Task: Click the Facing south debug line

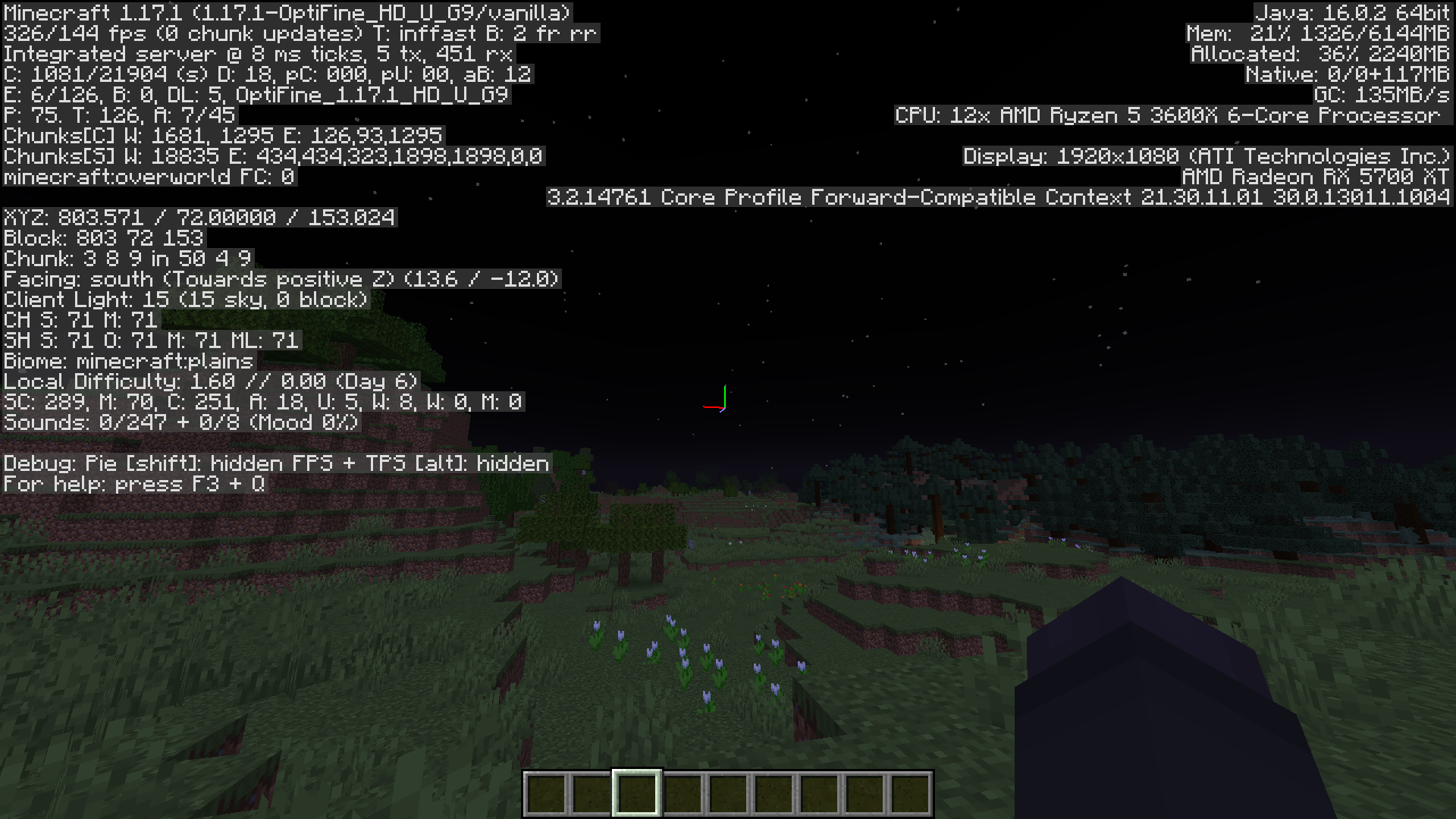Action: point(281,279)
